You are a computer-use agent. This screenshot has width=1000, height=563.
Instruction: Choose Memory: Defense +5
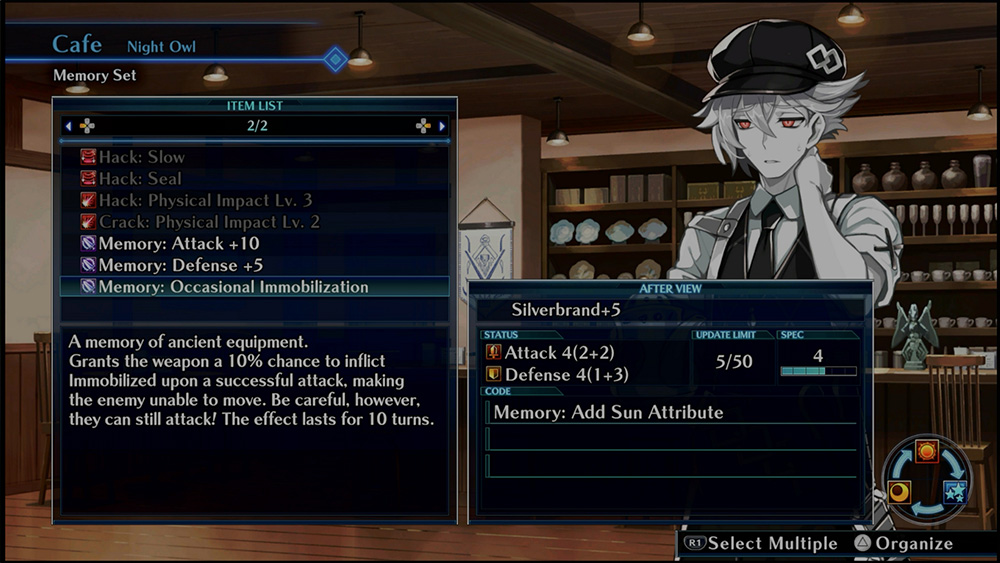pos(180,265)
